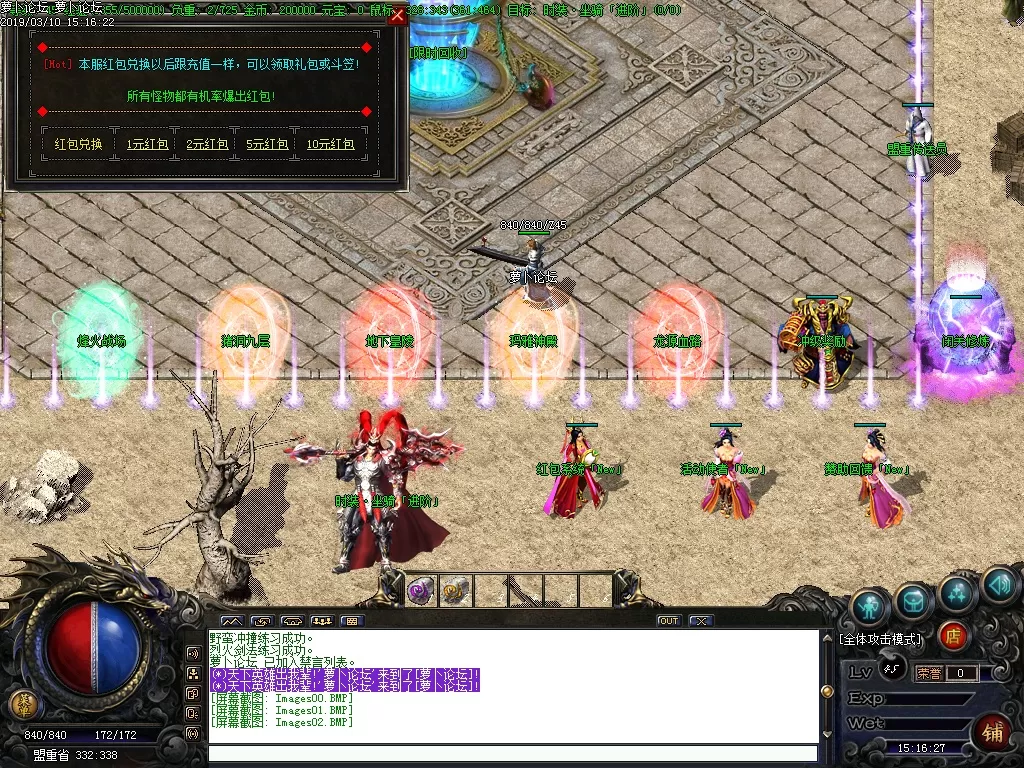Open the skills sparkle icon

coord(957,593)
